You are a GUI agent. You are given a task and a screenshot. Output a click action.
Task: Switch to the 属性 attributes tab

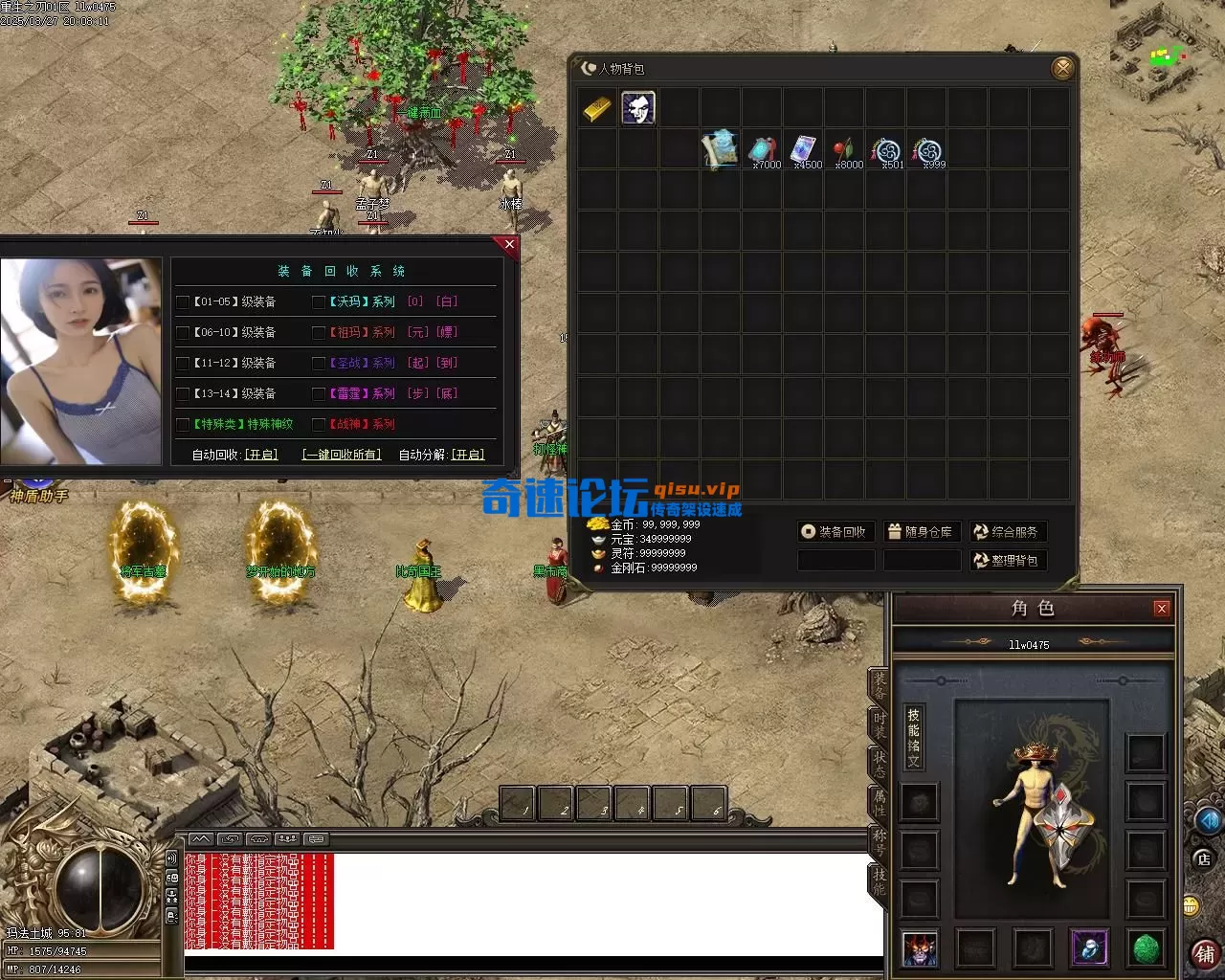879,802
